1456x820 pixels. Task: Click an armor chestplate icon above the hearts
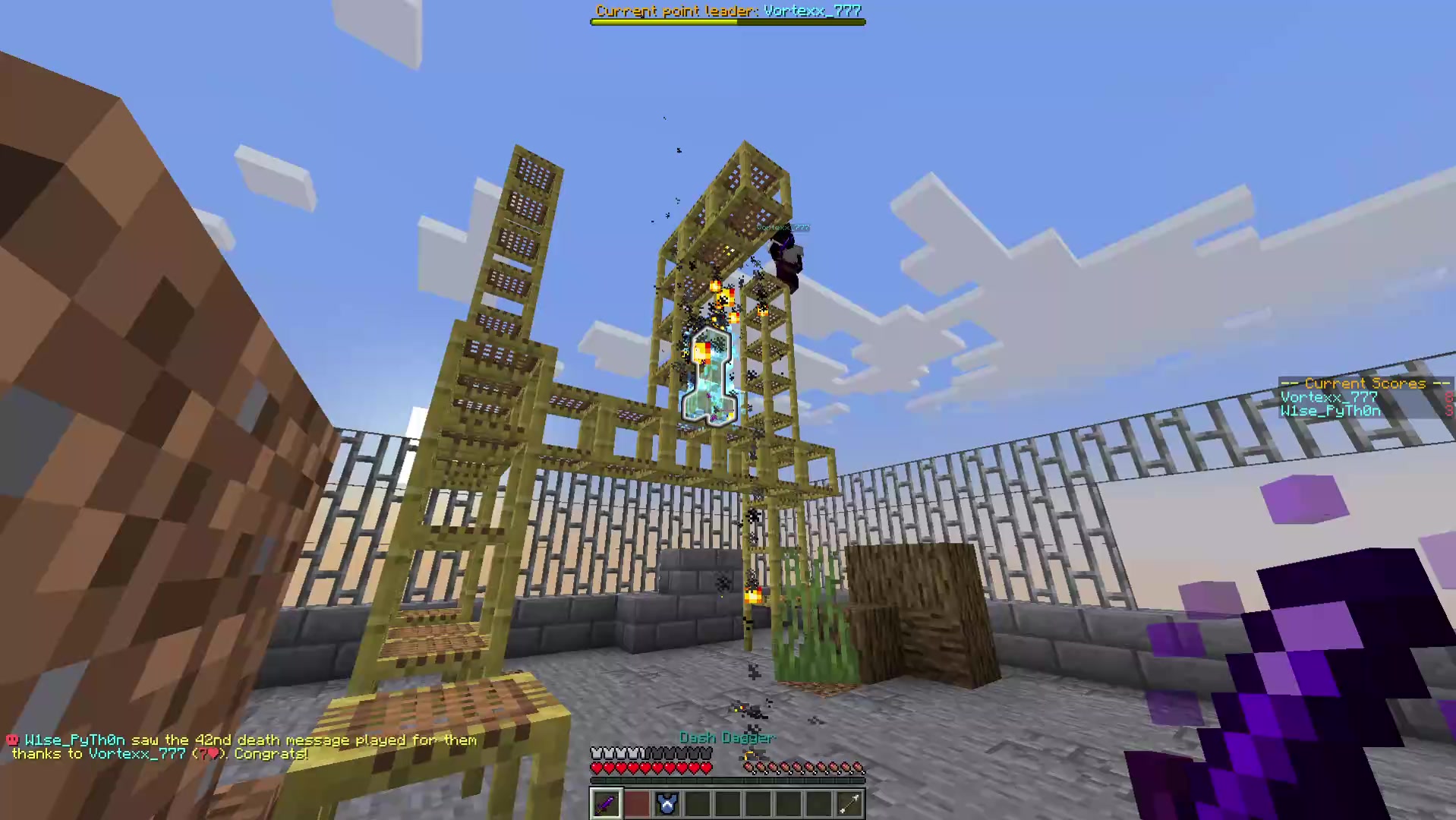[598, 752]
